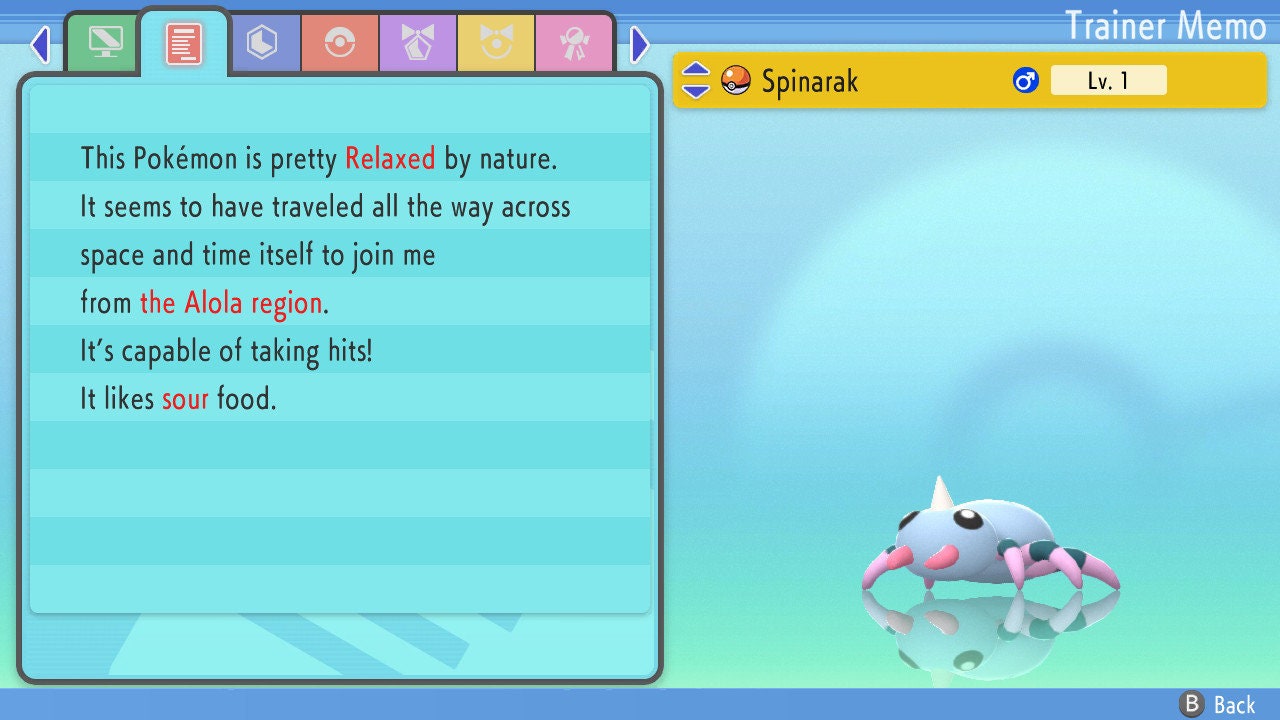Screen dimensions: 1280x720
Task: Switch to the green monitor summary tab
Action: (x=105, y=43)
